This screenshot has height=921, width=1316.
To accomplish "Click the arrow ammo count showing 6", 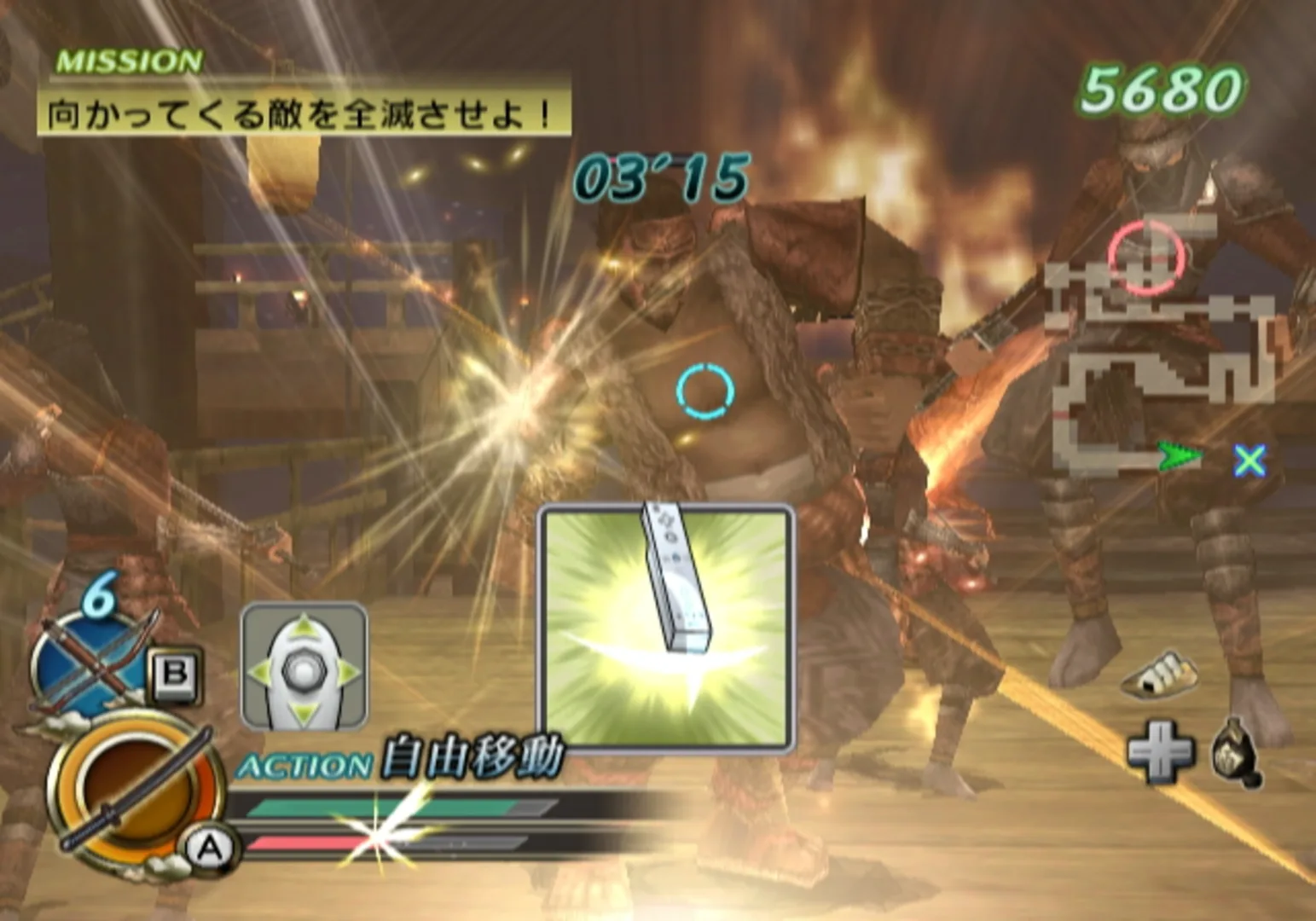I will (96, 597).
